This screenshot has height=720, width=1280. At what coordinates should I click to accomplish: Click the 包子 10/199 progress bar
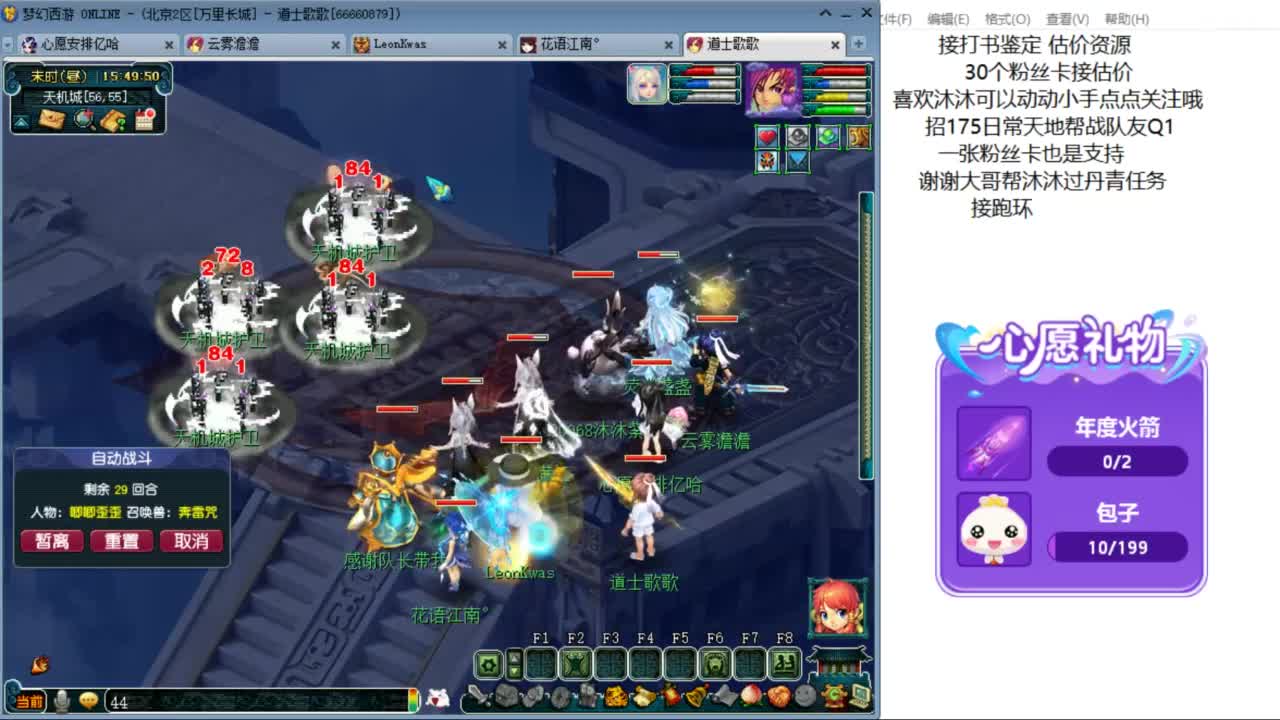coord(1117,547)
